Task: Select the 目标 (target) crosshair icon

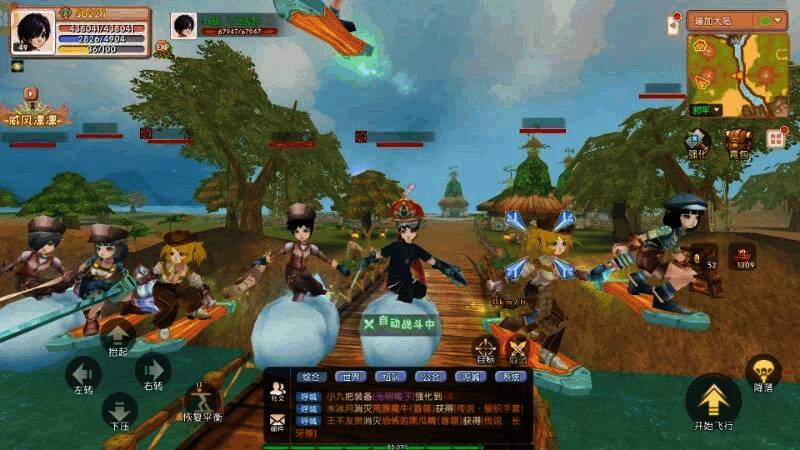Action: [485, 350]
